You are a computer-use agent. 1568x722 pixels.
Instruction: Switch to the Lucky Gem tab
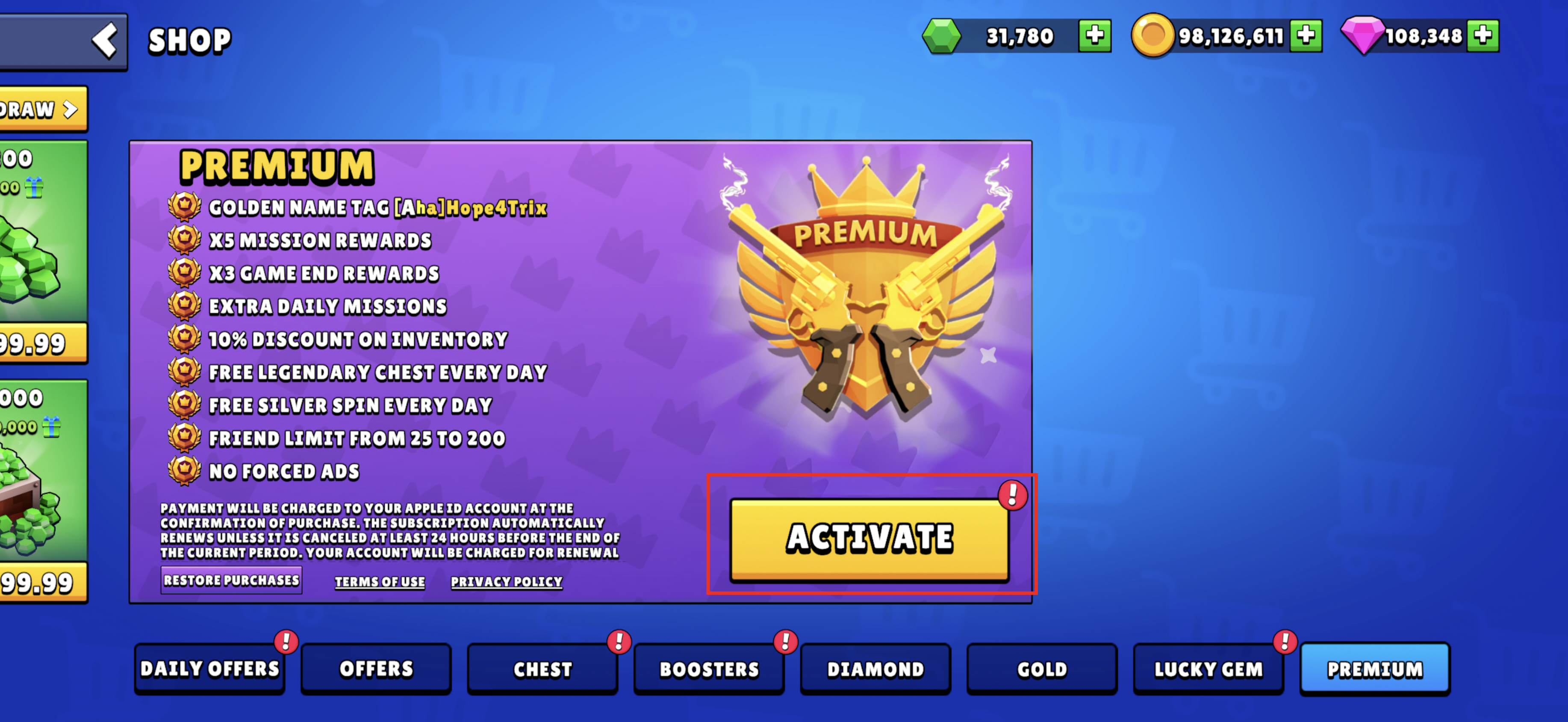1208,669
